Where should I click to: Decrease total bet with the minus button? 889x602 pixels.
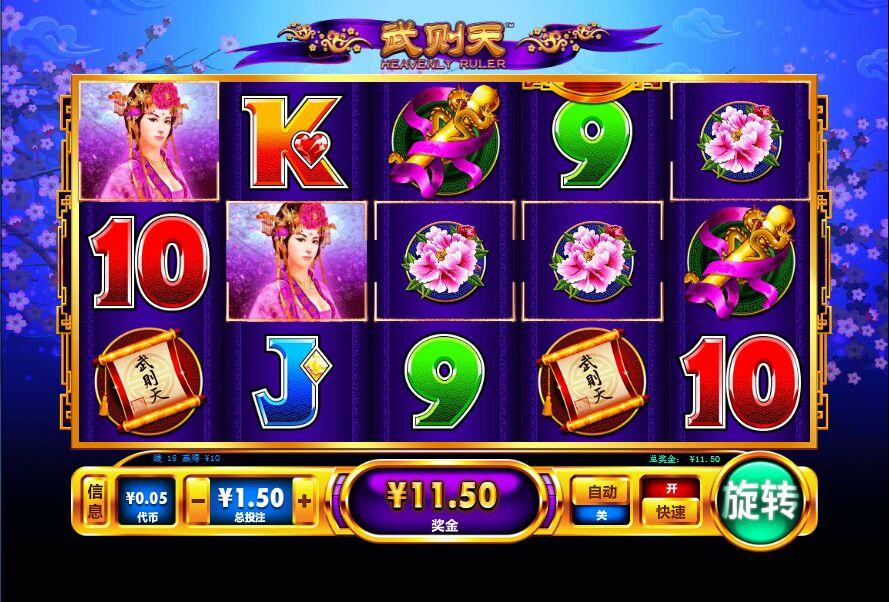tap(199, 498)
